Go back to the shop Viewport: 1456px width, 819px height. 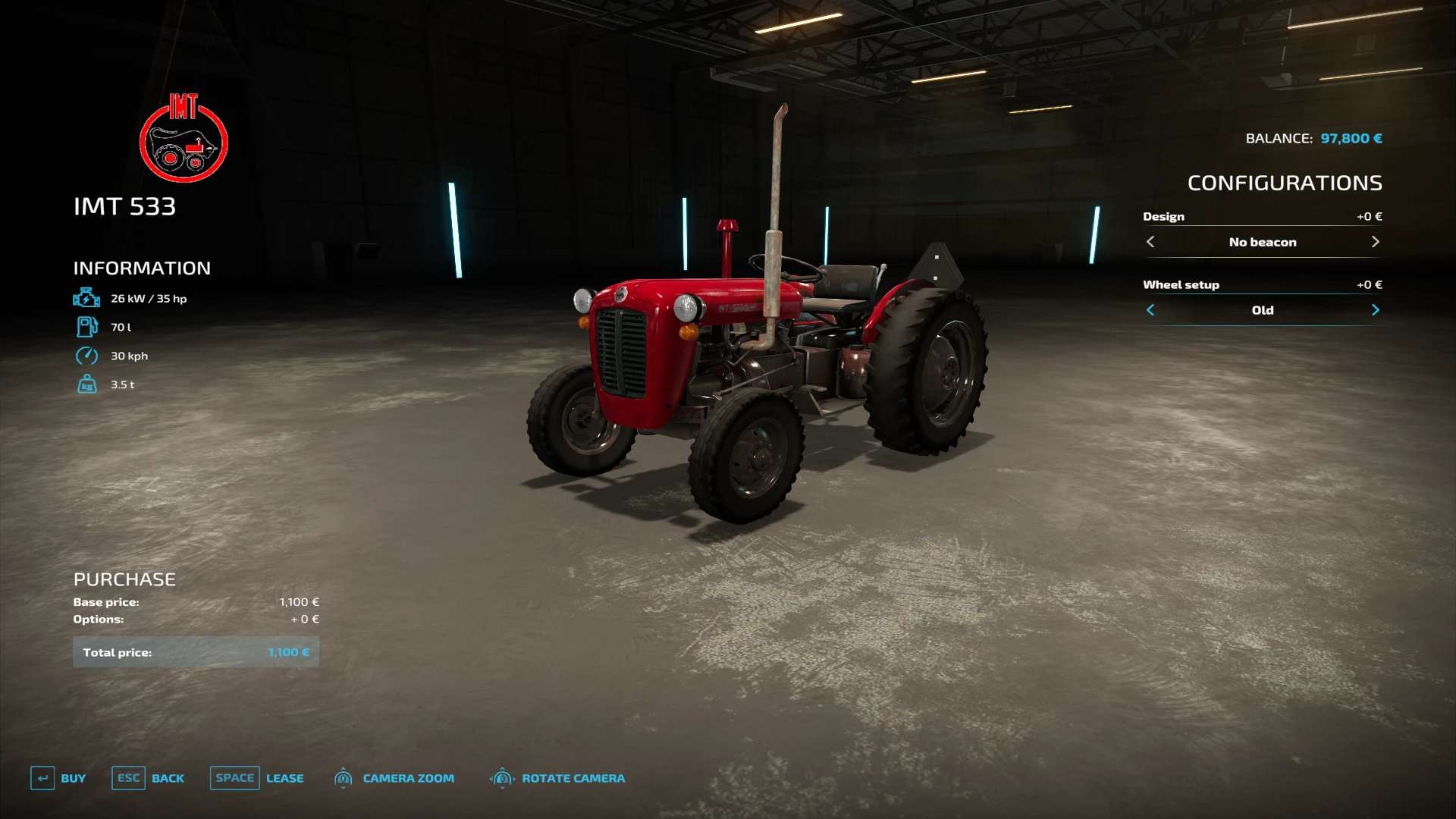148,778
